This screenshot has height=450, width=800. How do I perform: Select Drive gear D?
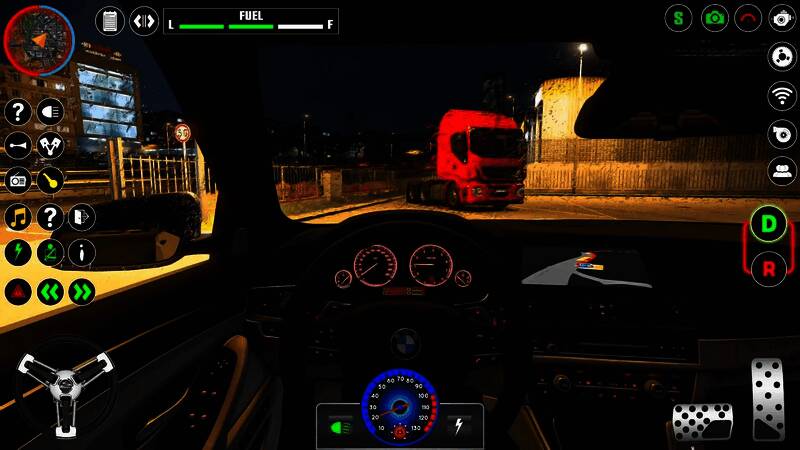click(x=768, y=223)
